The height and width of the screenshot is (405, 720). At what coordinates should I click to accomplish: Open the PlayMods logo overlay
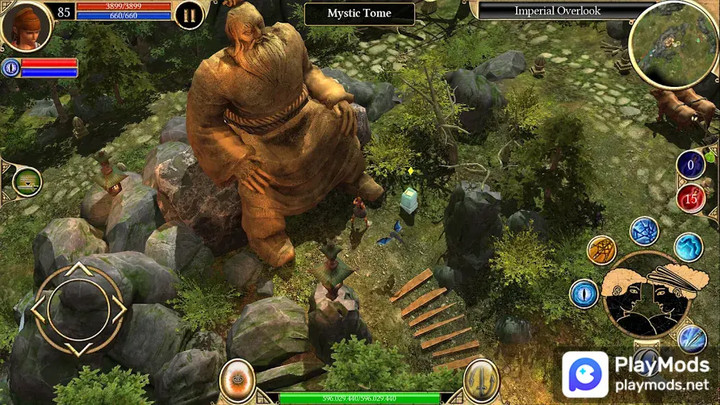635,375
